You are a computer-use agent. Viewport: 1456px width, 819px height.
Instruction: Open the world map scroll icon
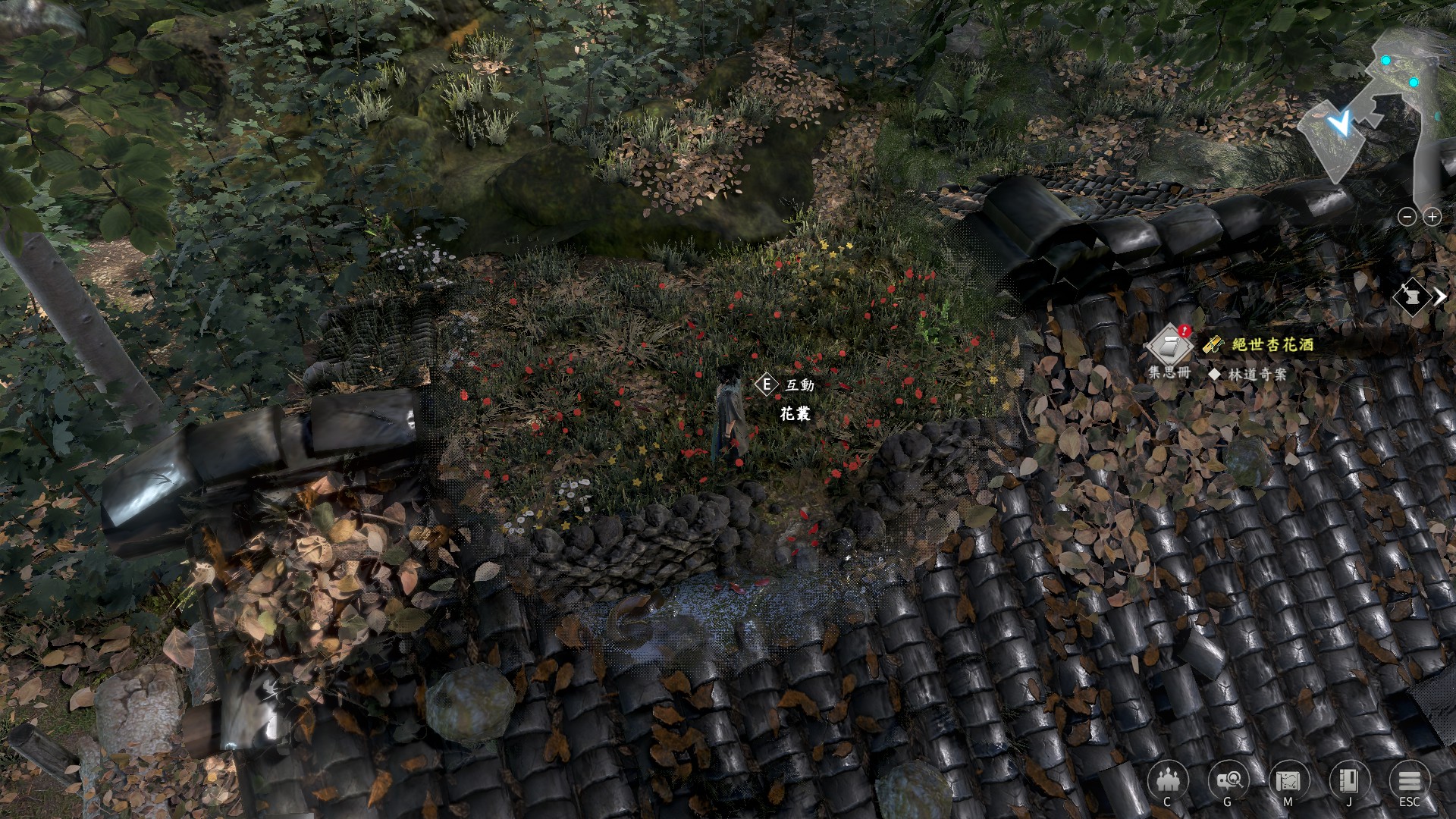[x=1288, y=780]
